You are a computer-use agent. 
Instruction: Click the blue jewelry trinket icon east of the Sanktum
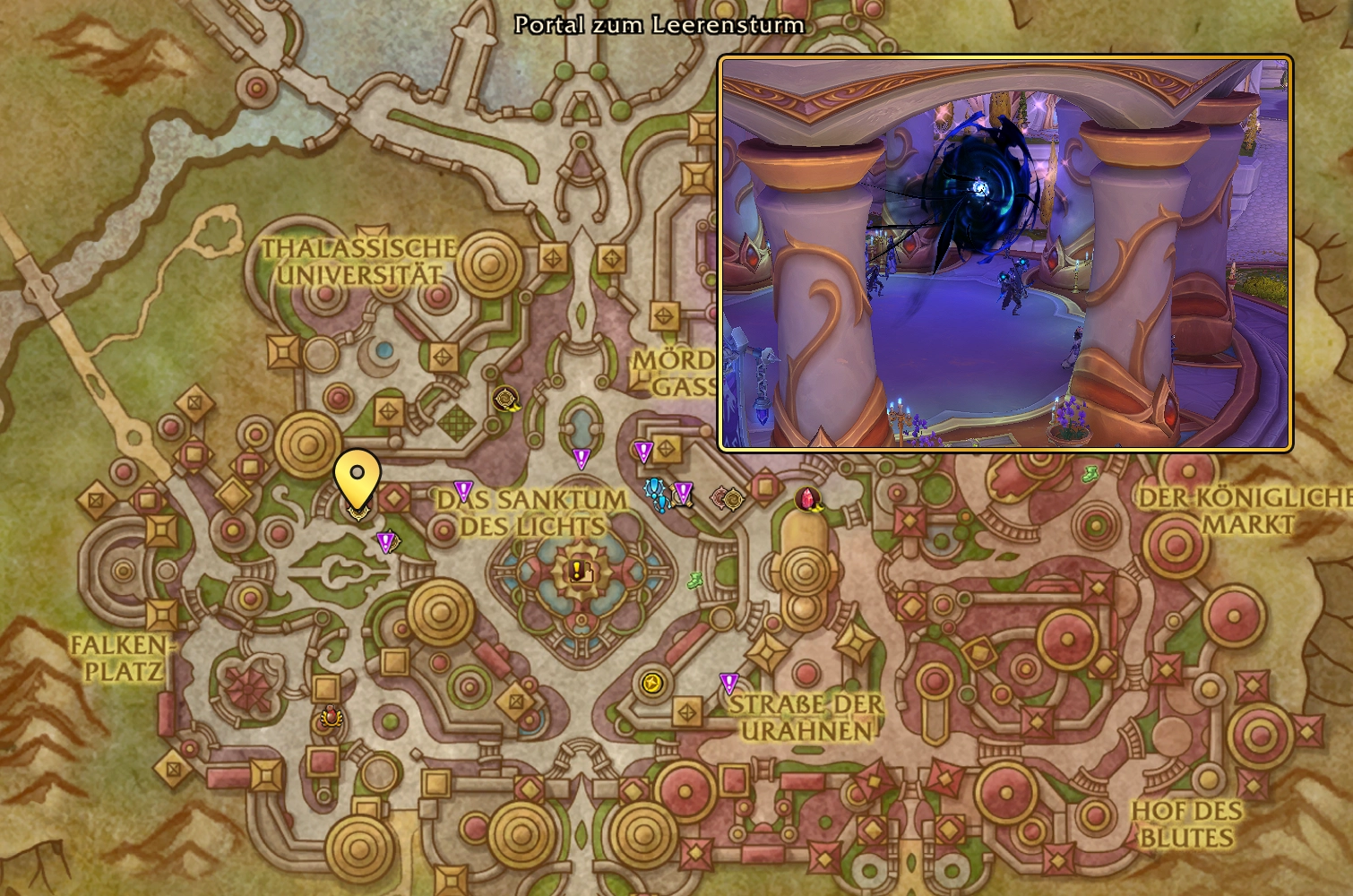655,491
